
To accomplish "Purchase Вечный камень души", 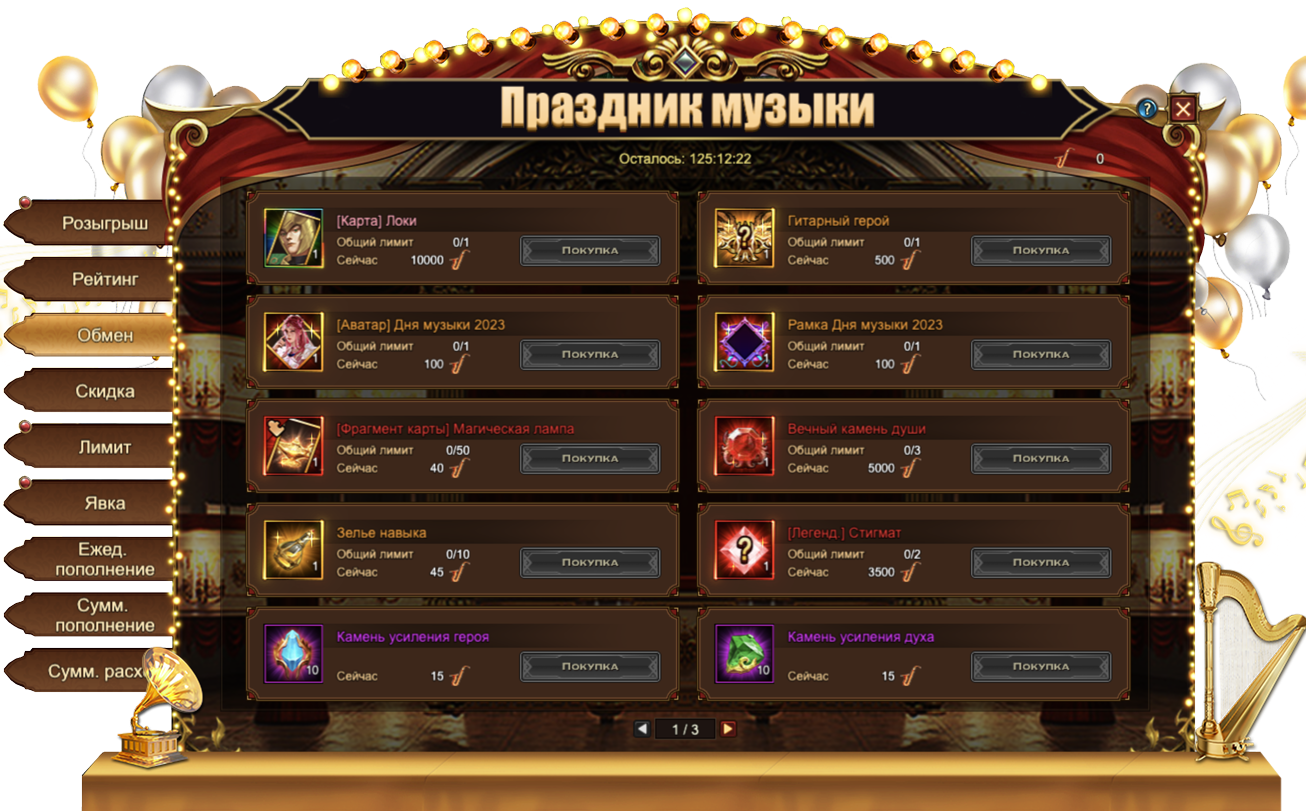I will (x=1040, y=459).
